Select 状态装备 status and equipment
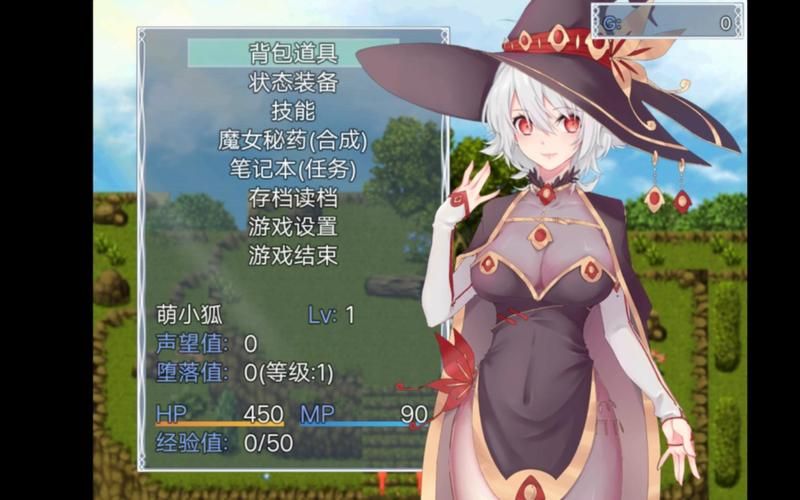This screenshot has height=500, width=800. tap(293, 82)
